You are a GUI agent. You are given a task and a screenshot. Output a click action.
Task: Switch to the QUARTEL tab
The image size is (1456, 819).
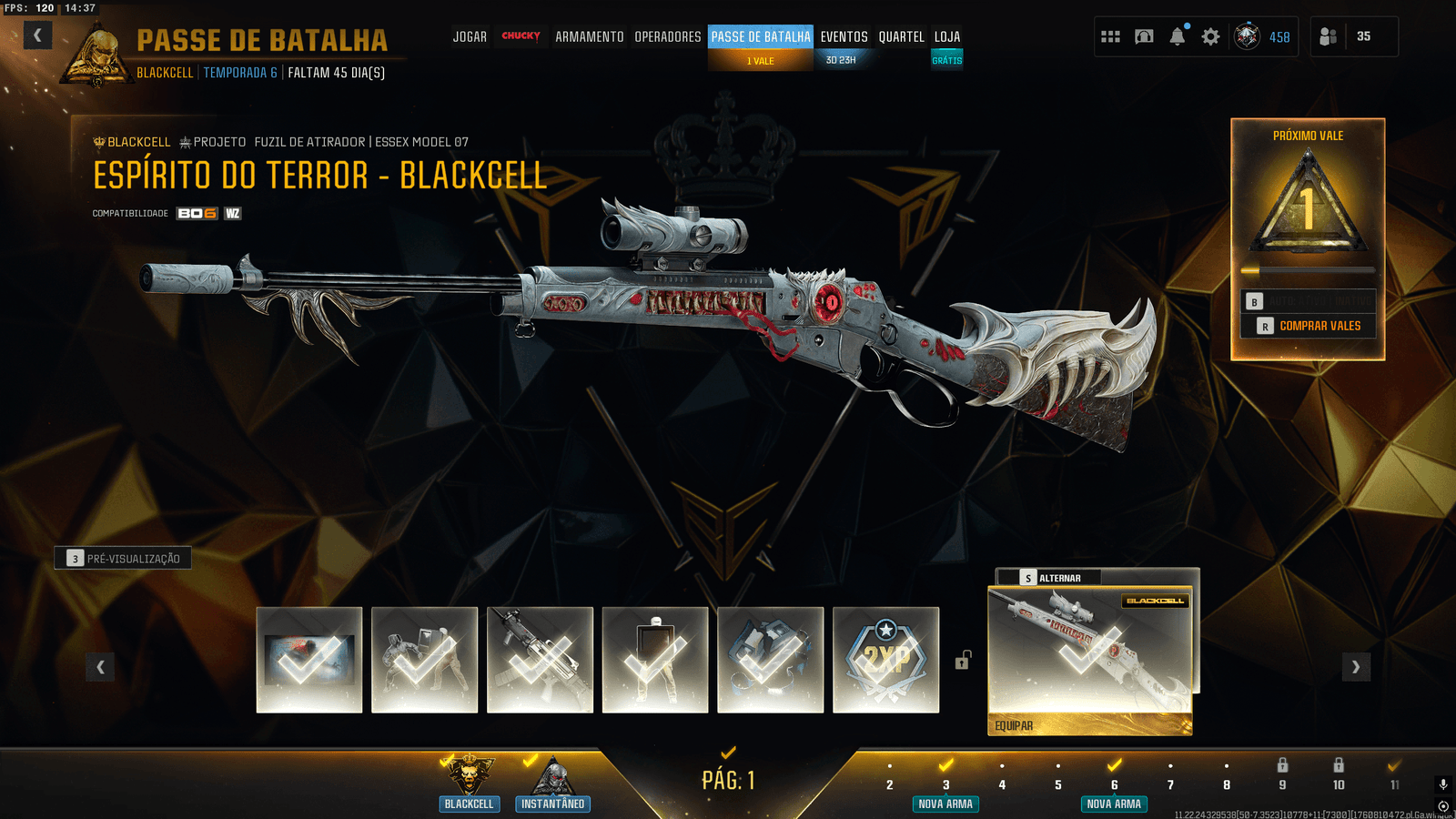tap(901, 37)
